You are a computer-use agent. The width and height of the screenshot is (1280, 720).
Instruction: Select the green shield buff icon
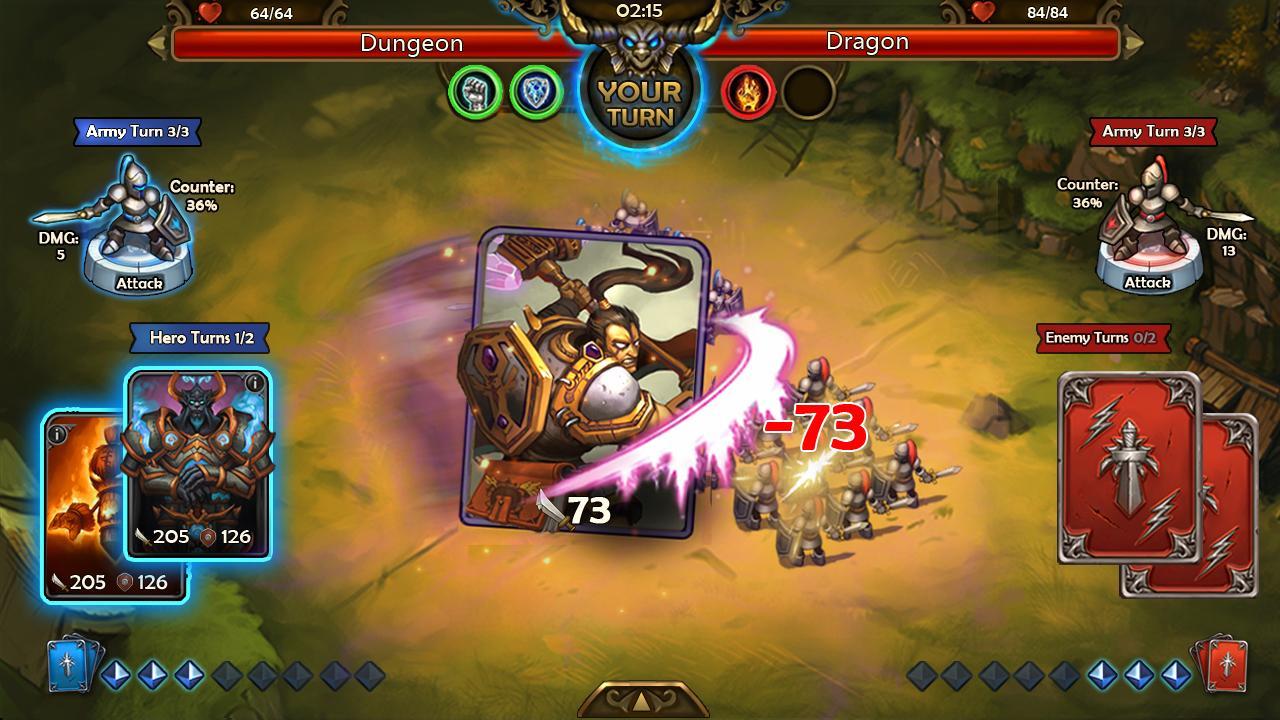click(535, 93)
